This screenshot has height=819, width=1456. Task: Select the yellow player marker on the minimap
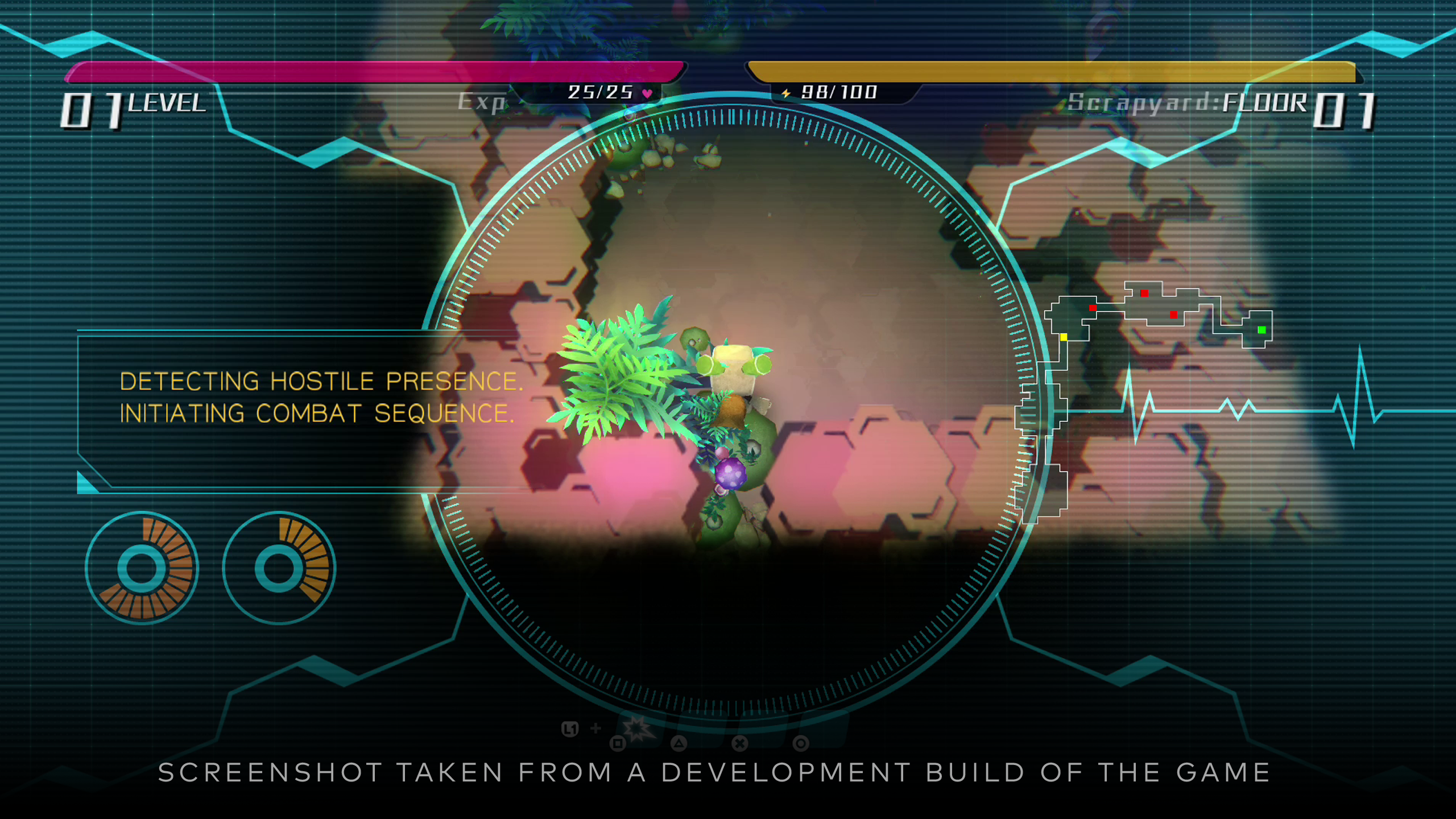point(1064,337)
